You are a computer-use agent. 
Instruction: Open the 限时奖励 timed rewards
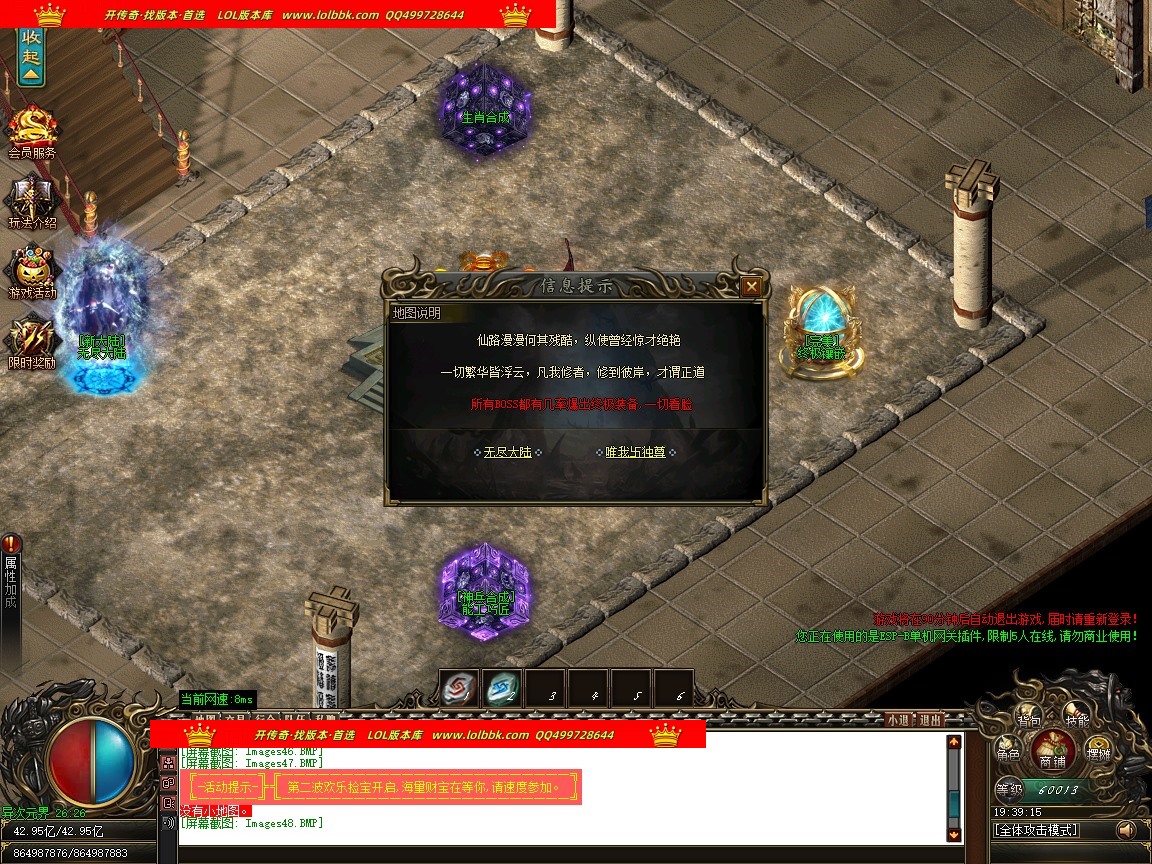[x=32, y=342]
